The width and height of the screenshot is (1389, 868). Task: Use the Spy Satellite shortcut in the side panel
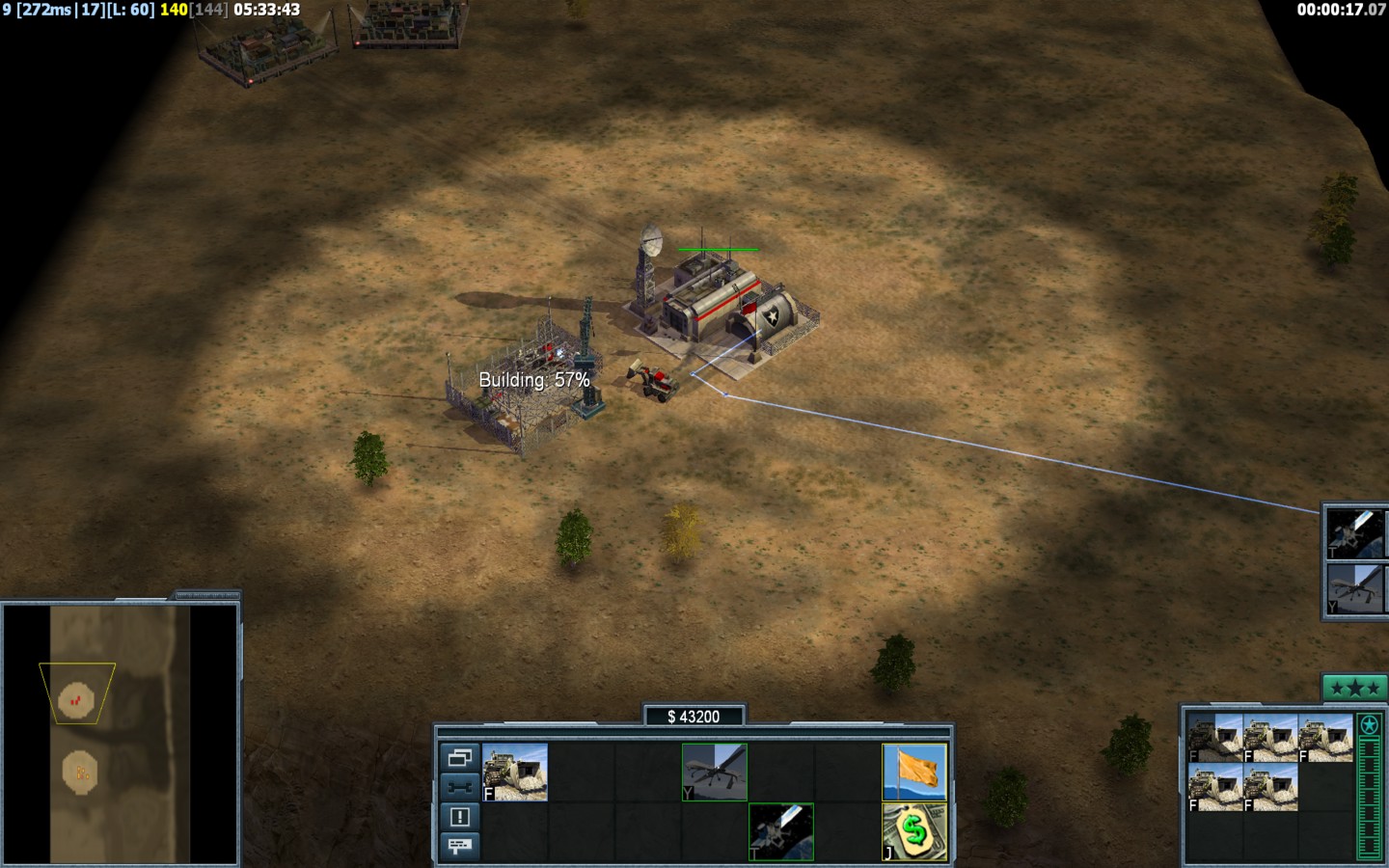pyautogui.click(x=1355, y=532)
